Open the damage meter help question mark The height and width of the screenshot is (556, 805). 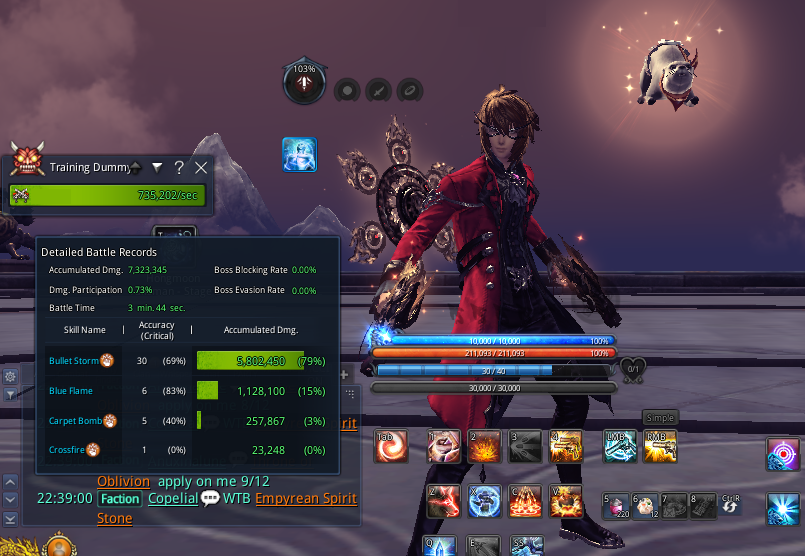(179, 168)
